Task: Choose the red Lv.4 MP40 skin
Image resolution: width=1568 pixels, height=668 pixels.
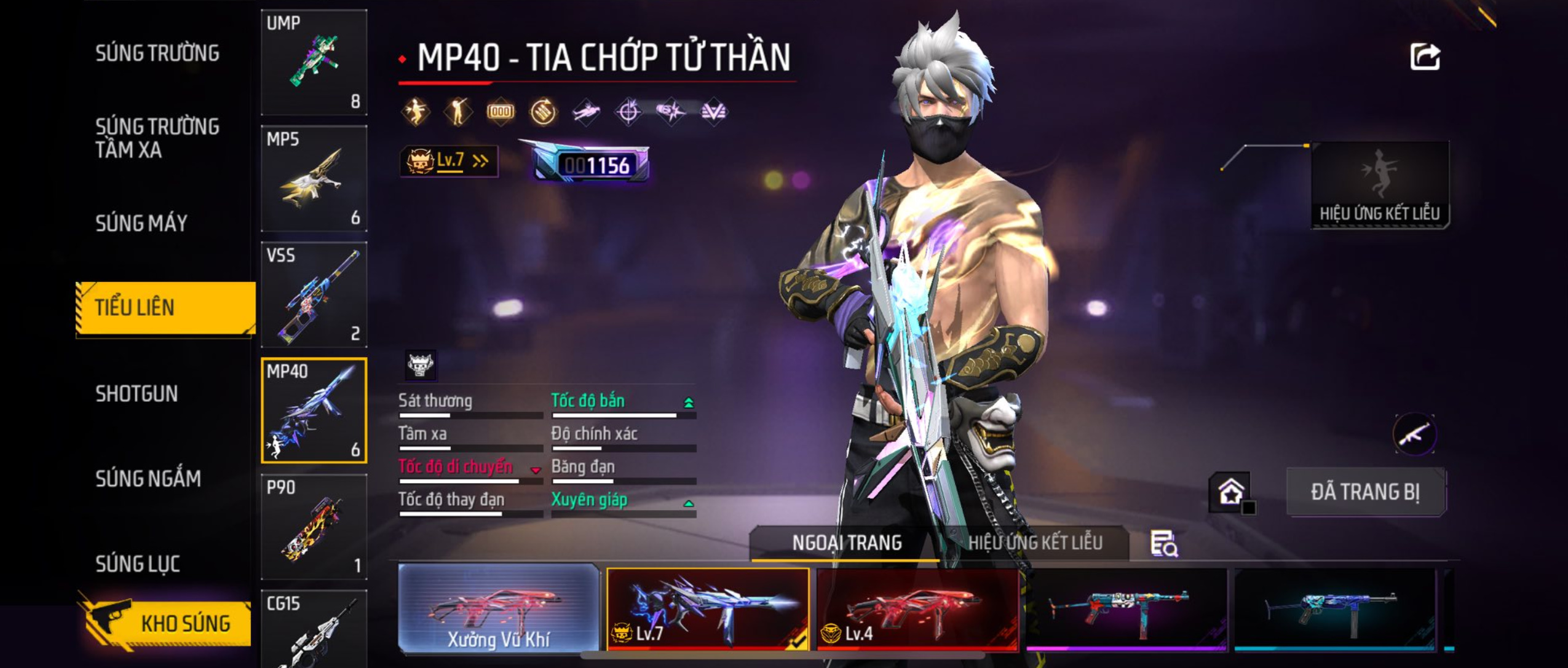Action: pos(917,608)
